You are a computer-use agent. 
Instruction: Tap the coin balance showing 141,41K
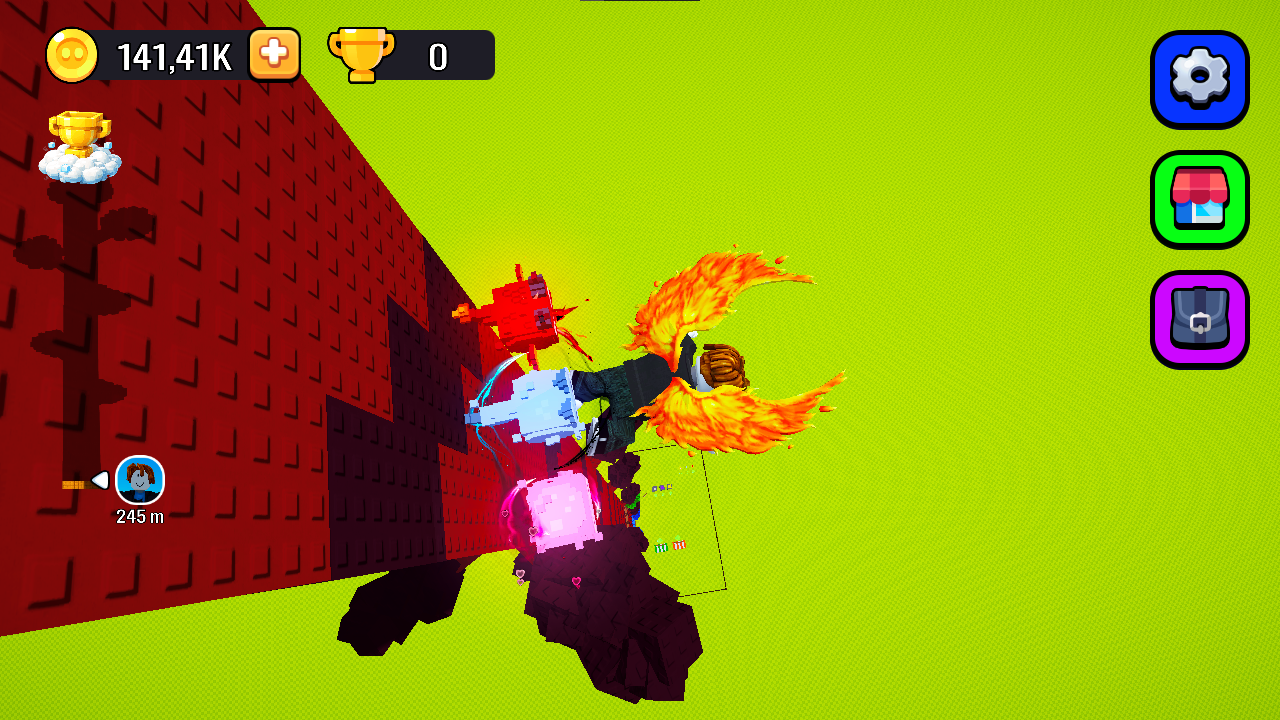click(x=175, y=56)
